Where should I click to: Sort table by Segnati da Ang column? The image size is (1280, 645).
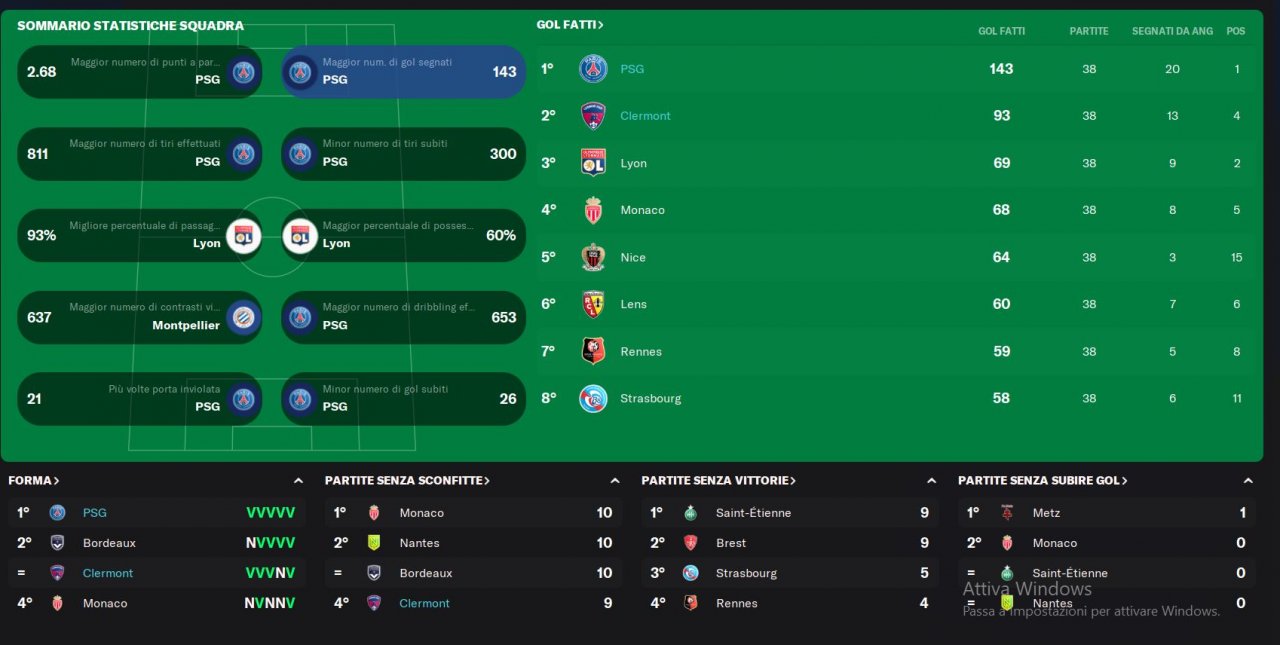(x=1172, y=31)
